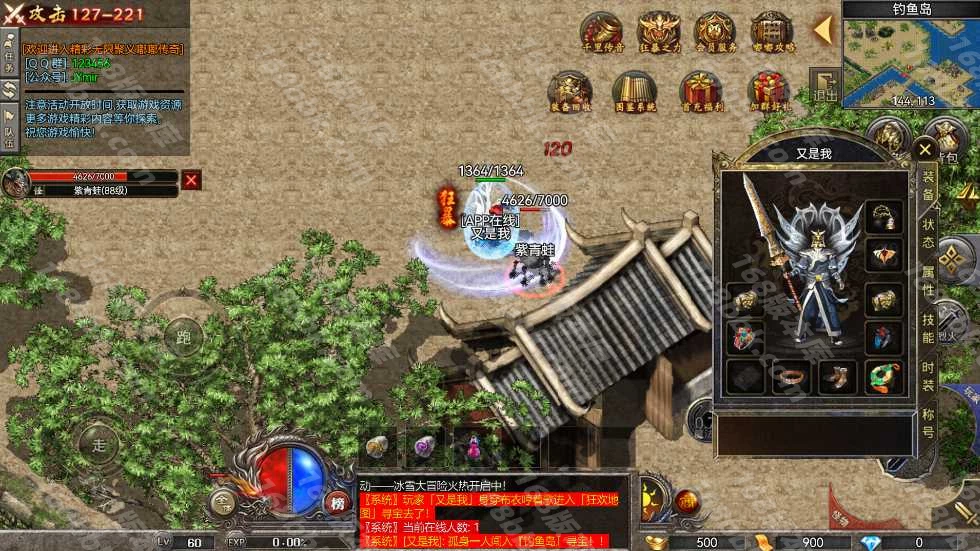Open the 千里传音 icon
980x551 pixels.
coord(602,33)
